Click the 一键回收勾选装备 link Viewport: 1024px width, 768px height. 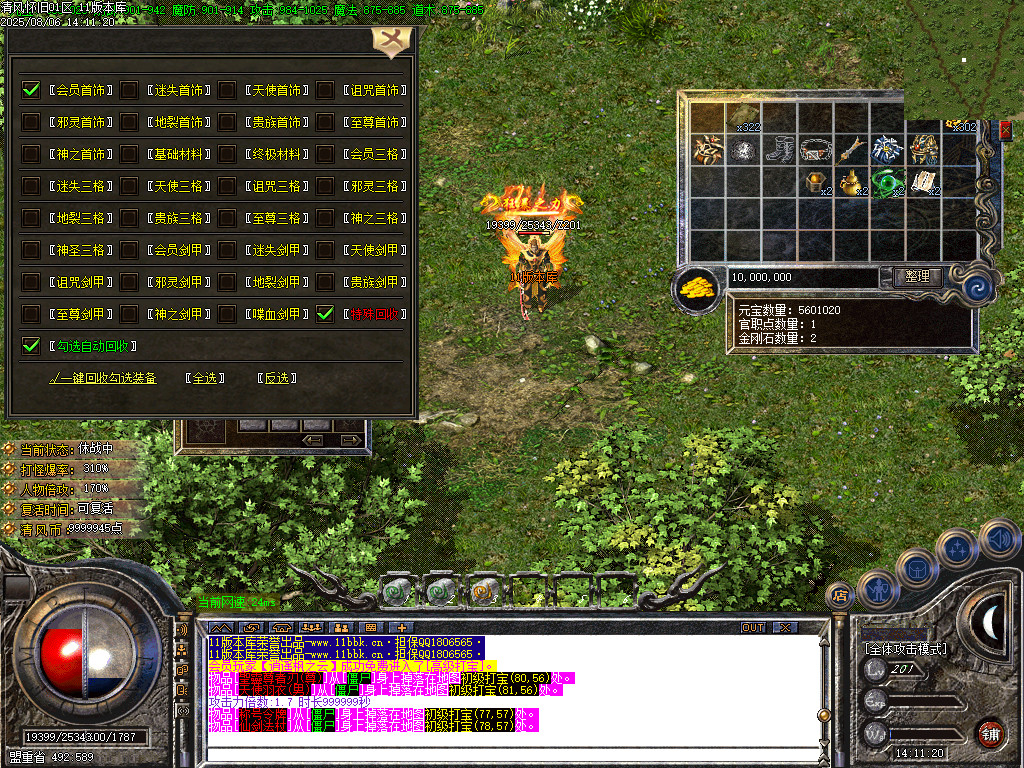(x=103, y=378)
